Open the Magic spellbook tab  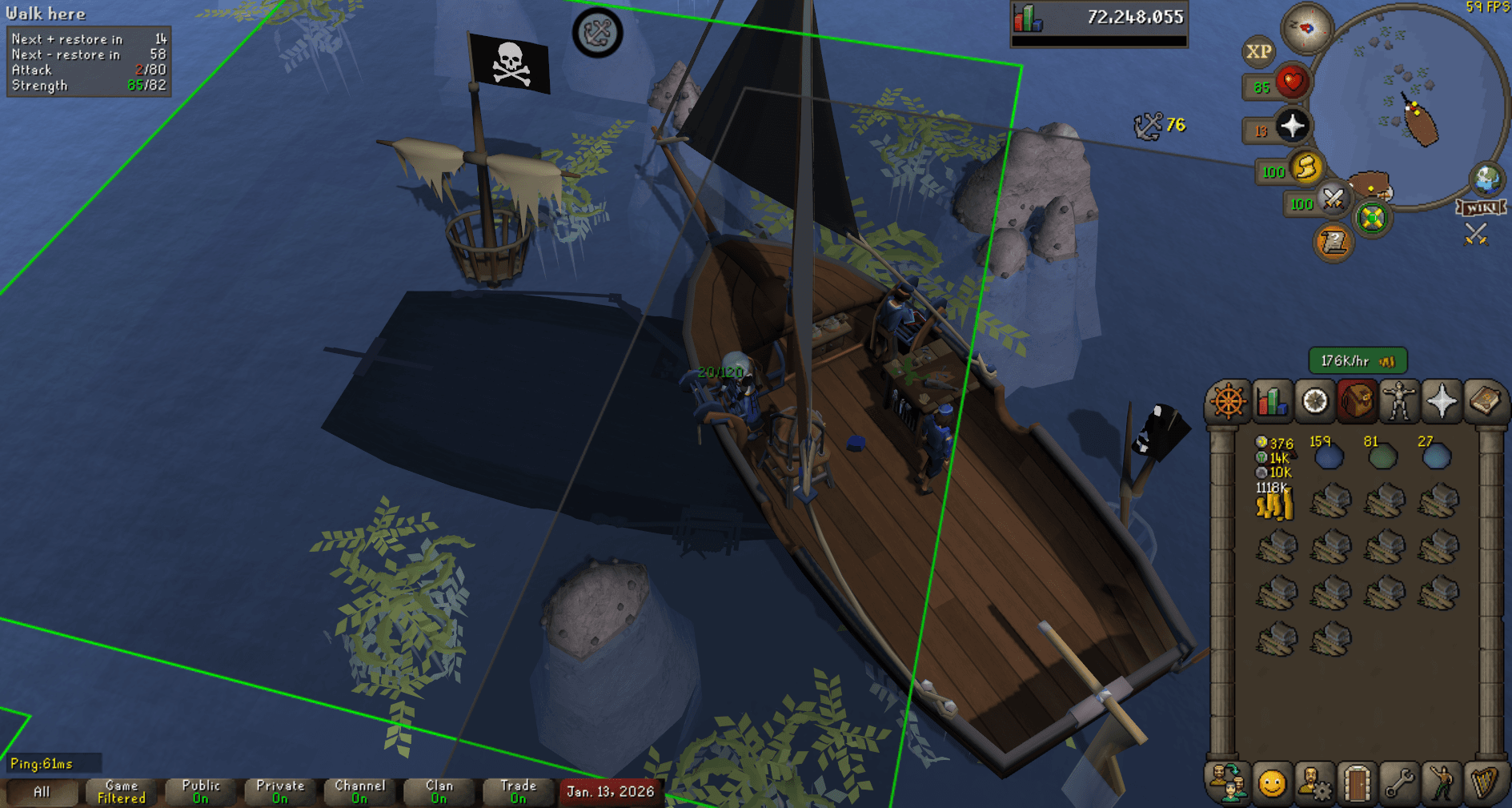coord(1484,401)
